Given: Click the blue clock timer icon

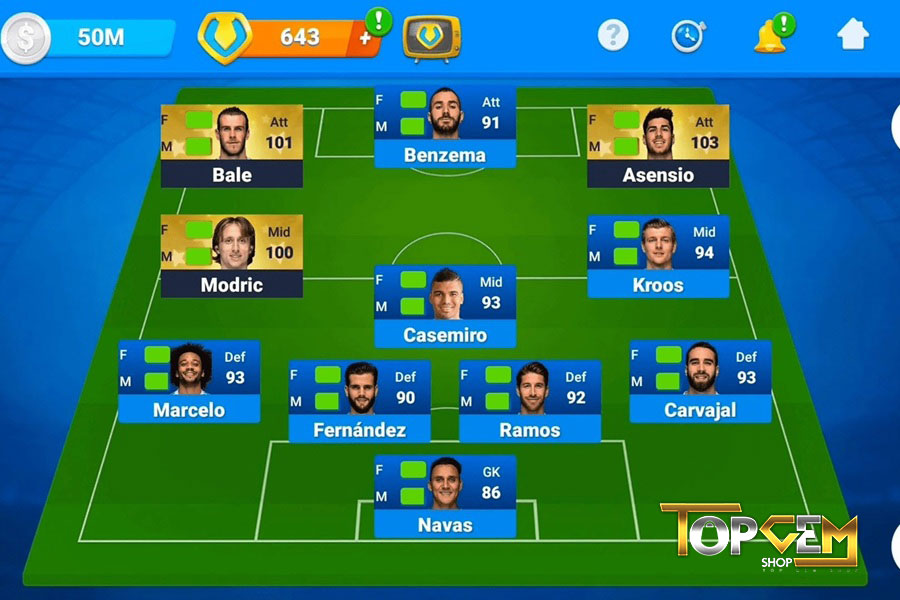Looking at the screenshot, I should tap(687, 35).
